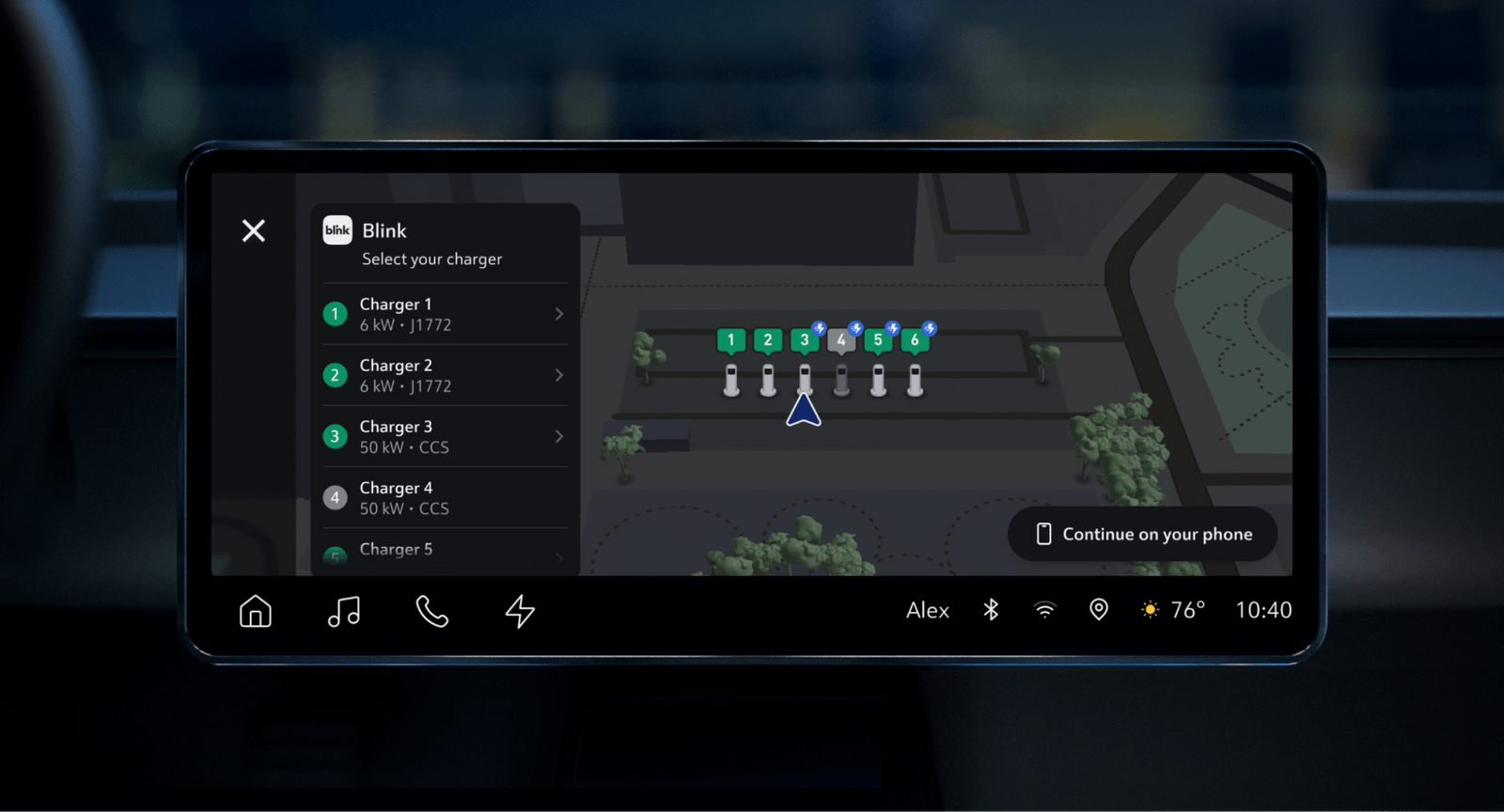Tap the Blink logo in the panel header
The image size is (1504, 812).
pyautogui.click(x=336, y=229)
